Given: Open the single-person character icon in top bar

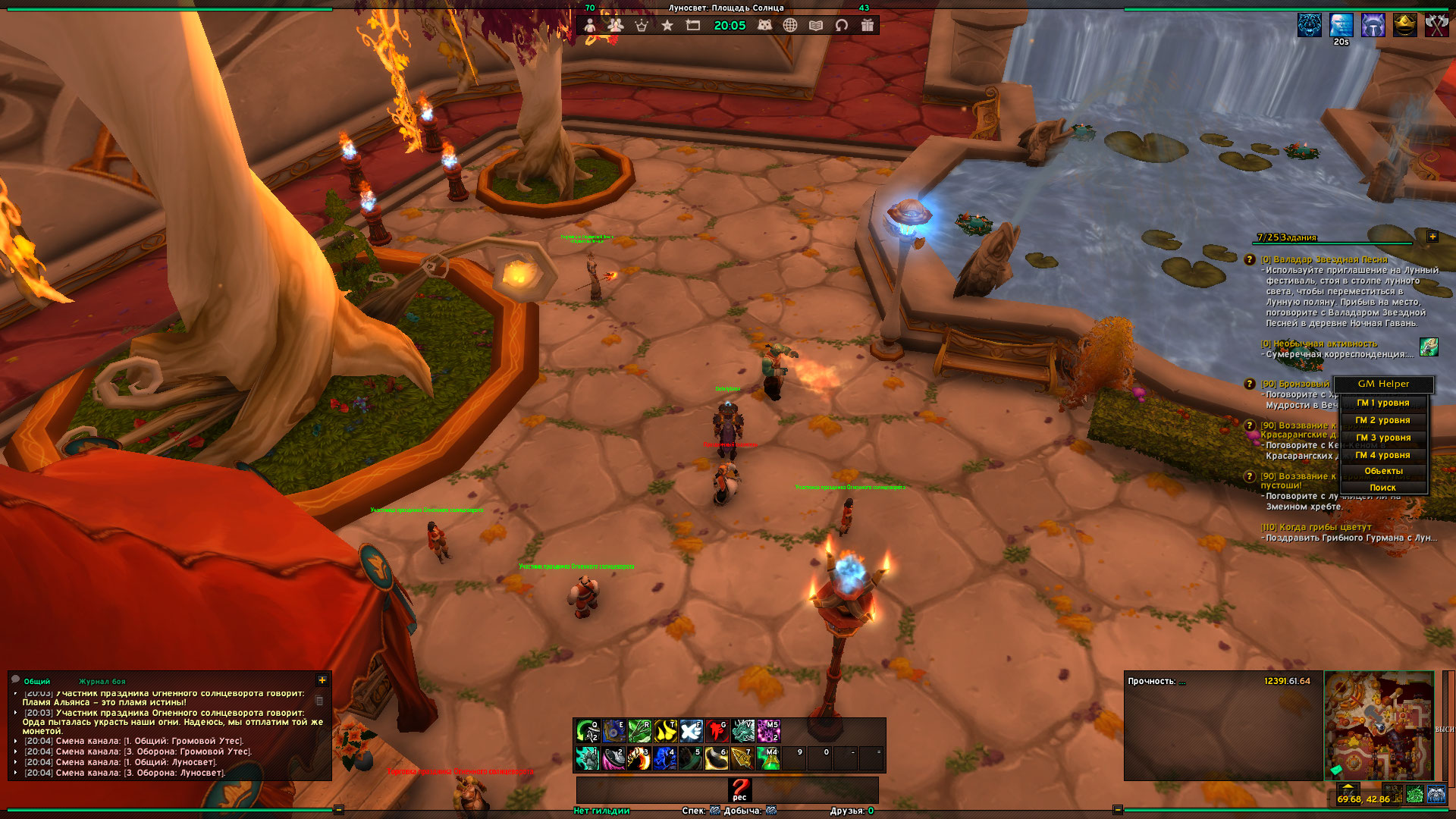Looking at the screenshot, I should click(589, 25).
